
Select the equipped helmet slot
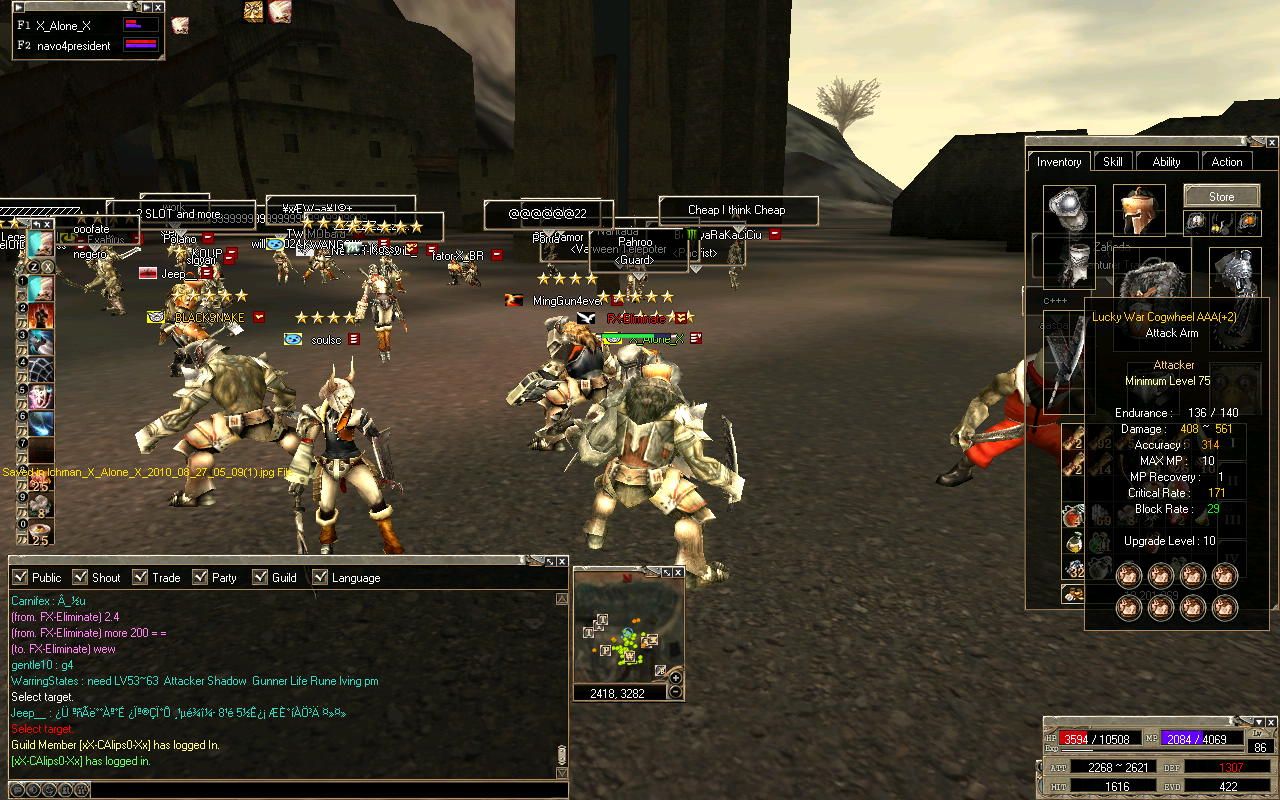click(1139, 210)
